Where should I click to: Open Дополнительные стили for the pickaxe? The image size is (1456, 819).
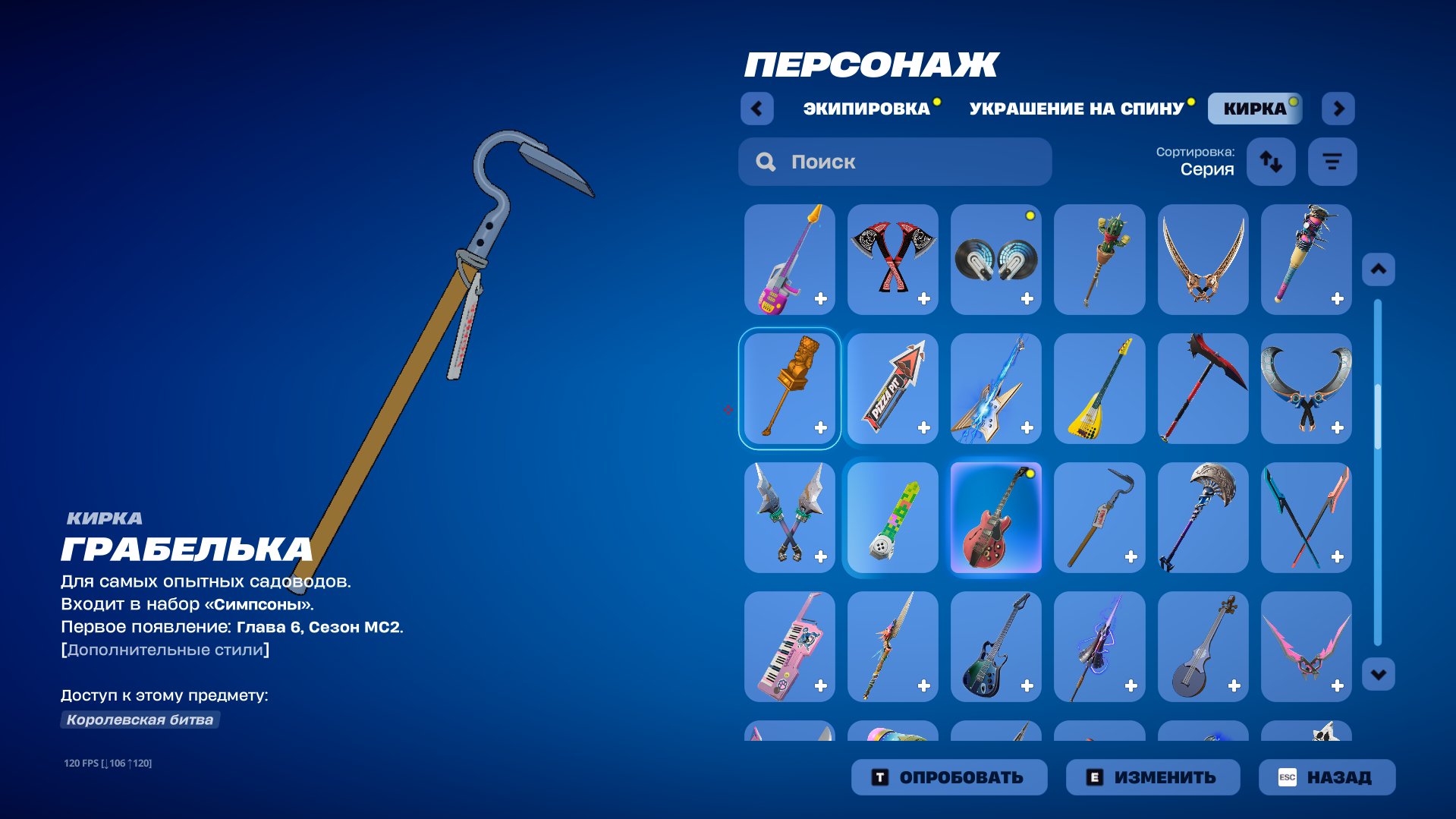165,650
